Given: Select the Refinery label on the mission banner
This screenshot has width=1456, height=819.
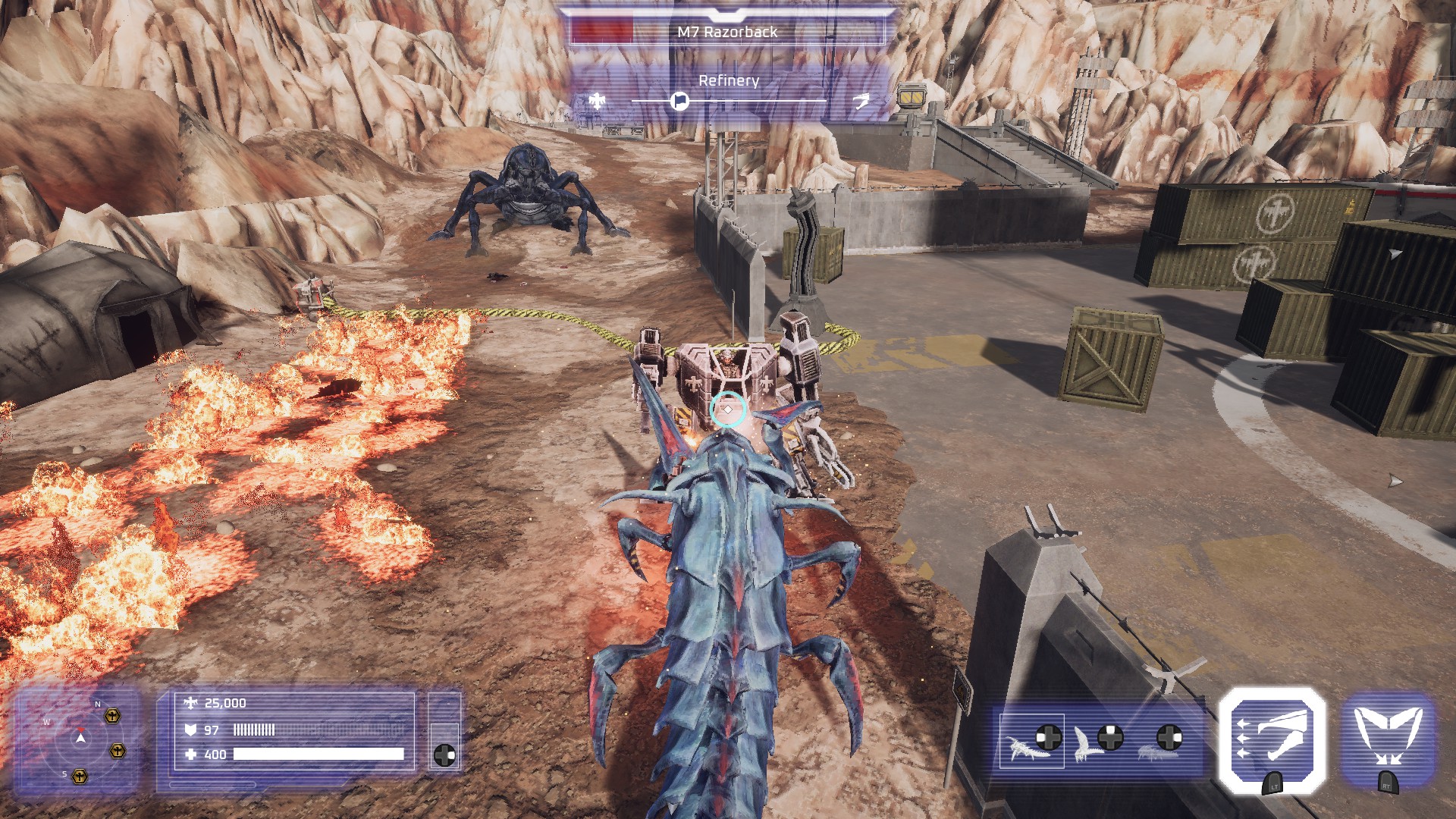Looking at the screenshot, I should pyautogui.click(x=729, y=81).
